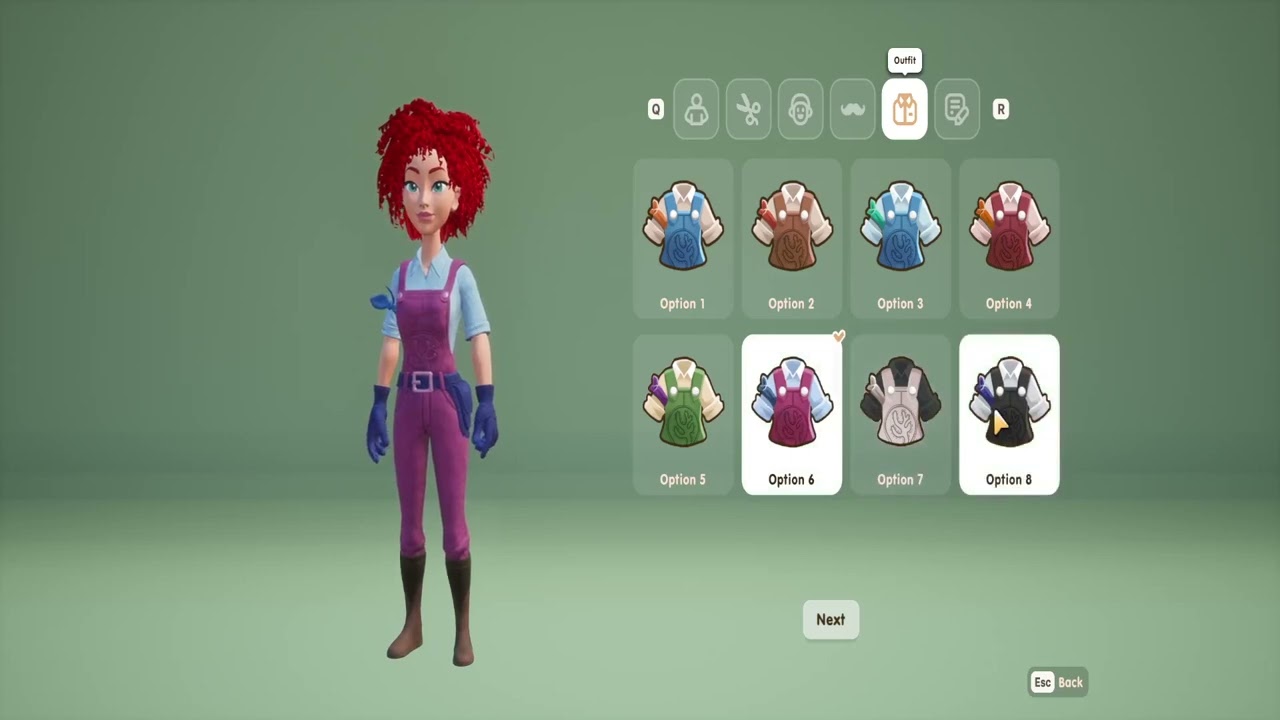
Task: Select the Outfit shirt tab
Action: click(904, 109)
